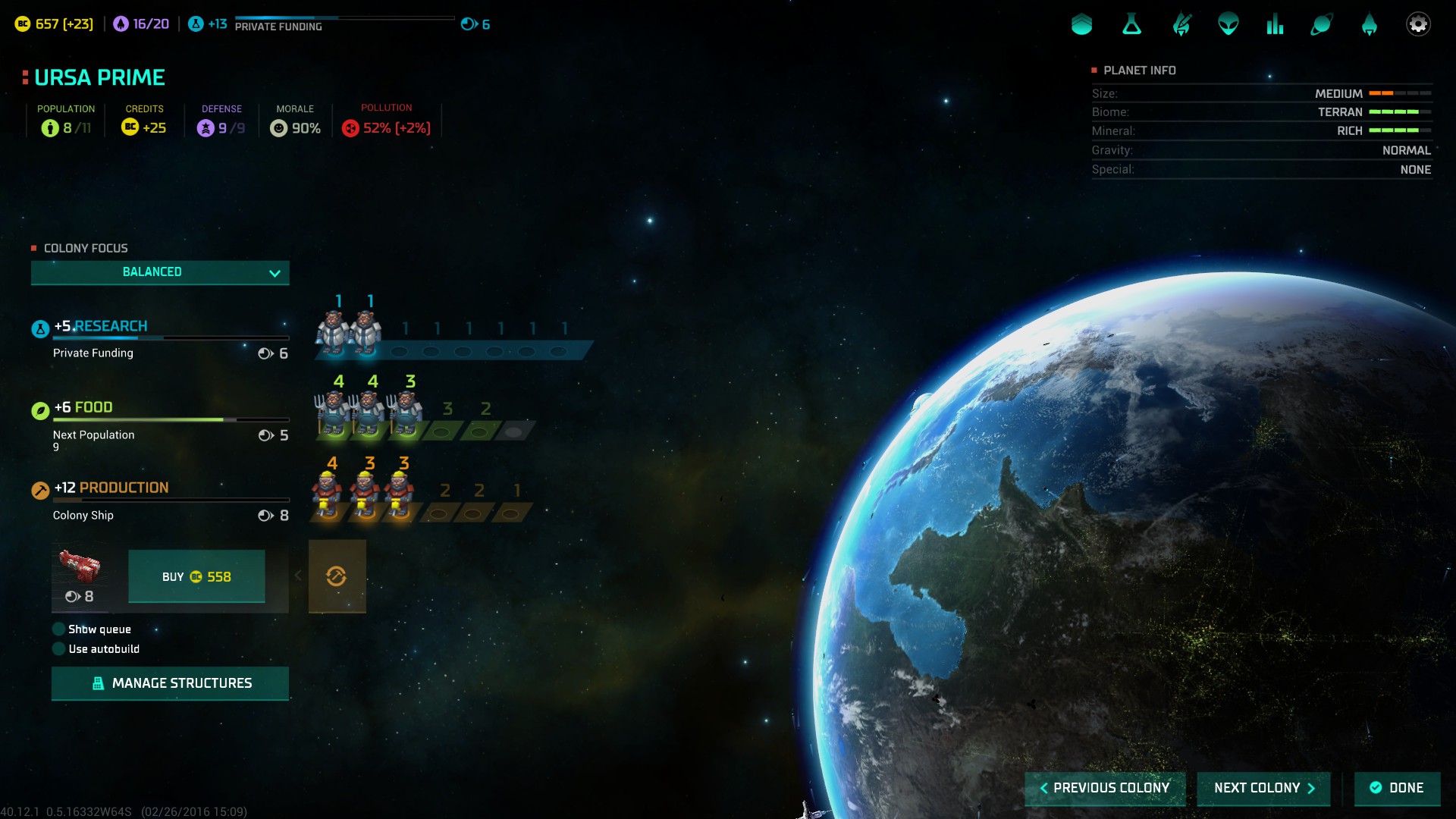Open the alien races diplomacy screen
This screenshot has height=819, width=1456.
coord(1228,24)
